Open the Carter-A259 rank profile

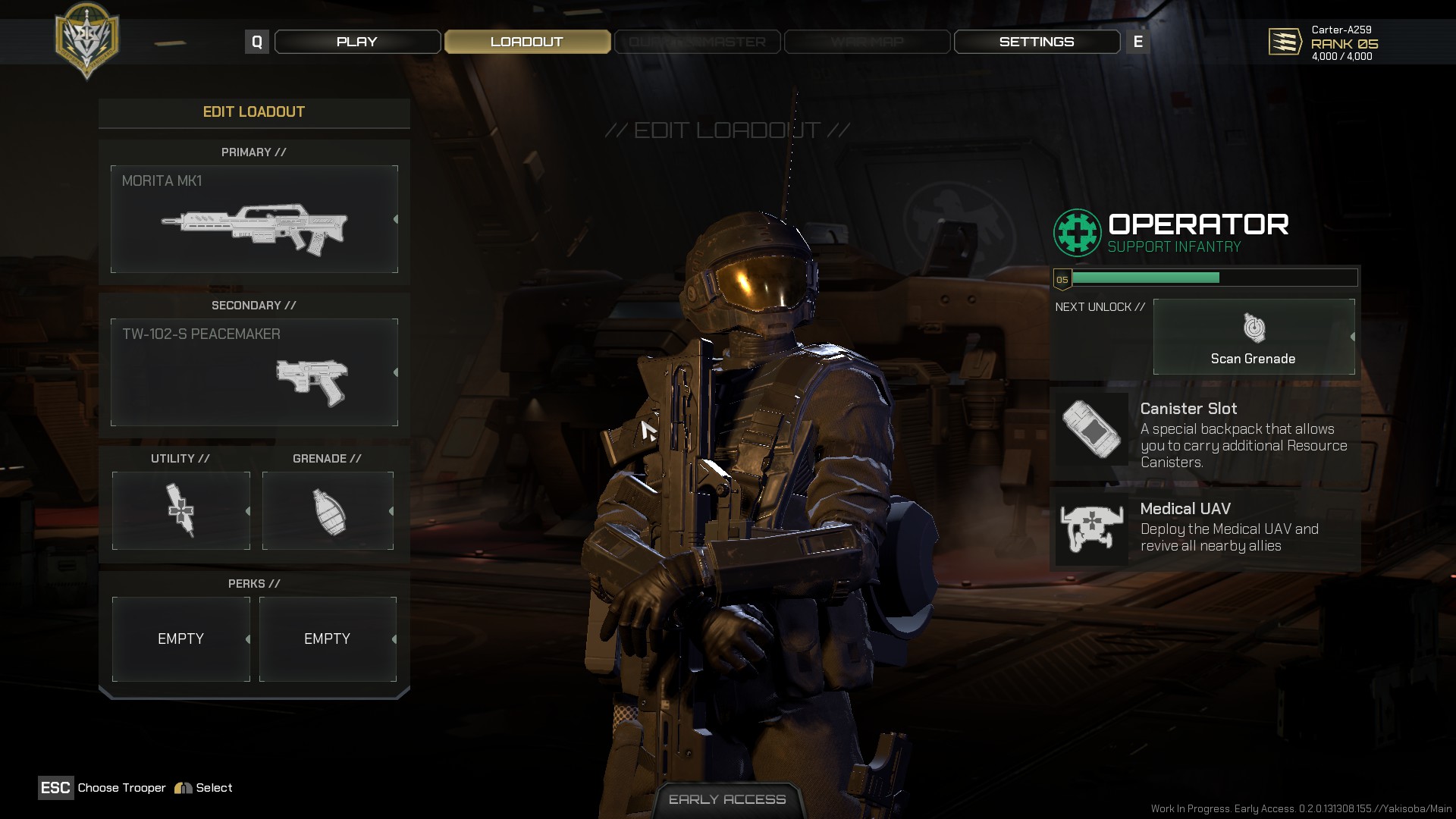pos(1323,43)
